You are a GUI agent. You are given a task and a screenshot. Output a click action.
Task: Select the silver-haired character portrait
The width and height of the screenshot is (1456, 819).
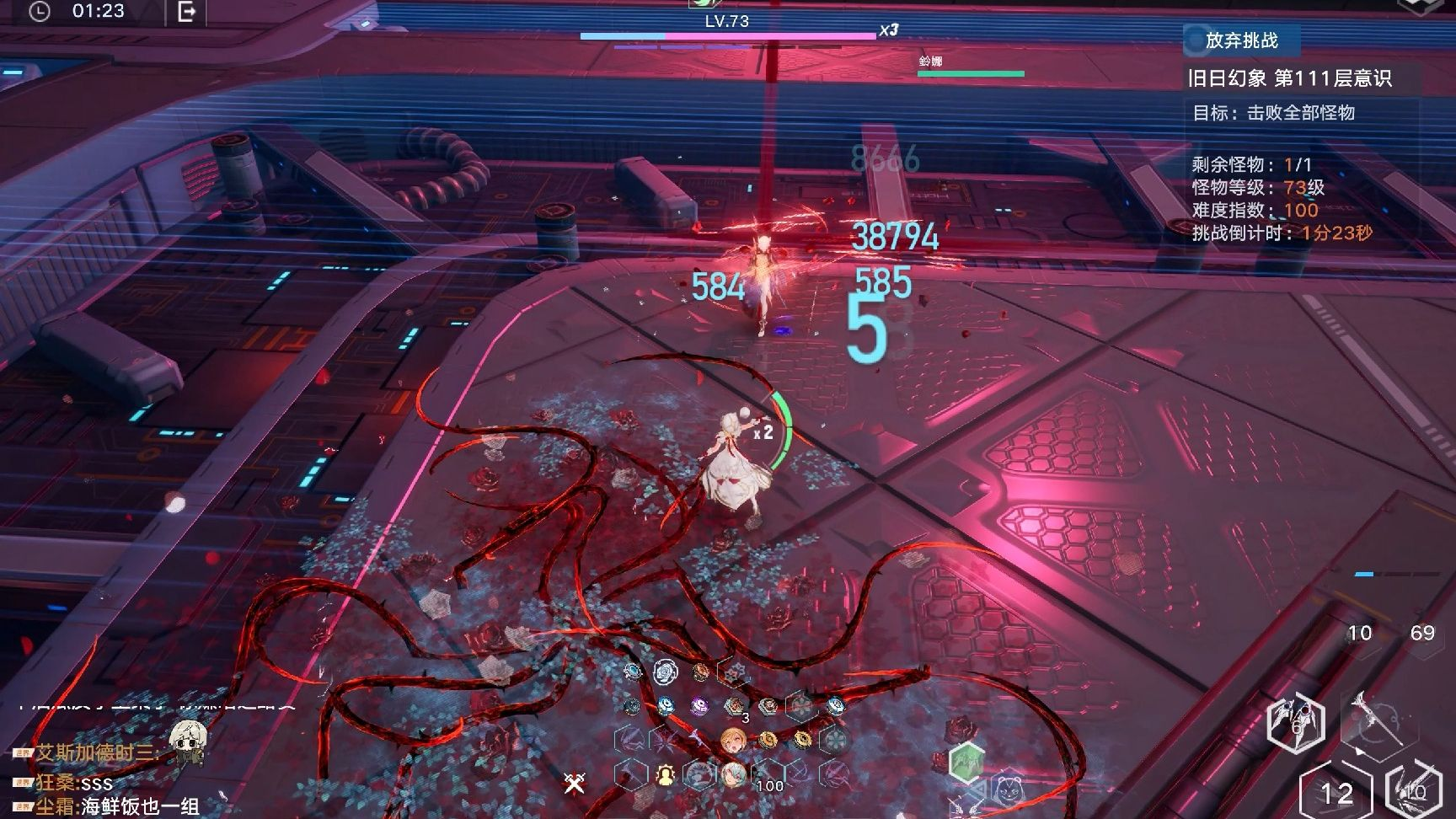click(733, 774)
